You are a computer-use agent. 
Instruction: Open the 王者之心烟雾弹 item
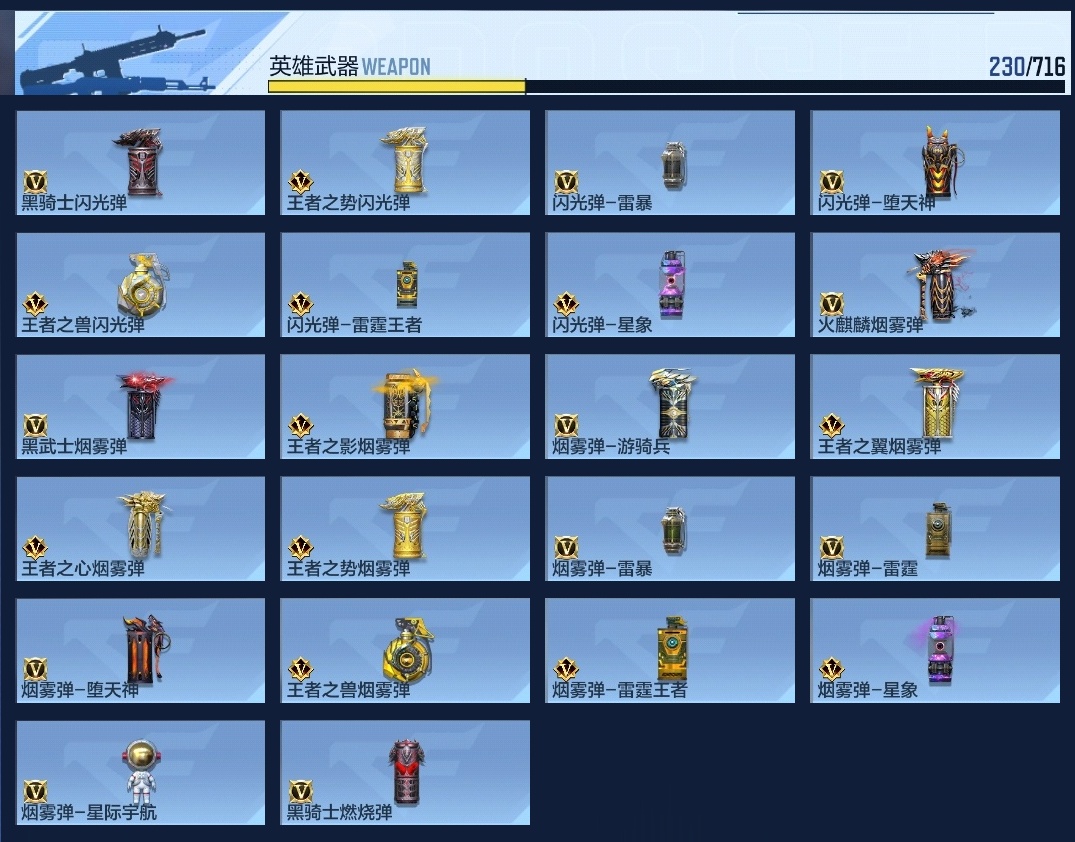point(141,529)
